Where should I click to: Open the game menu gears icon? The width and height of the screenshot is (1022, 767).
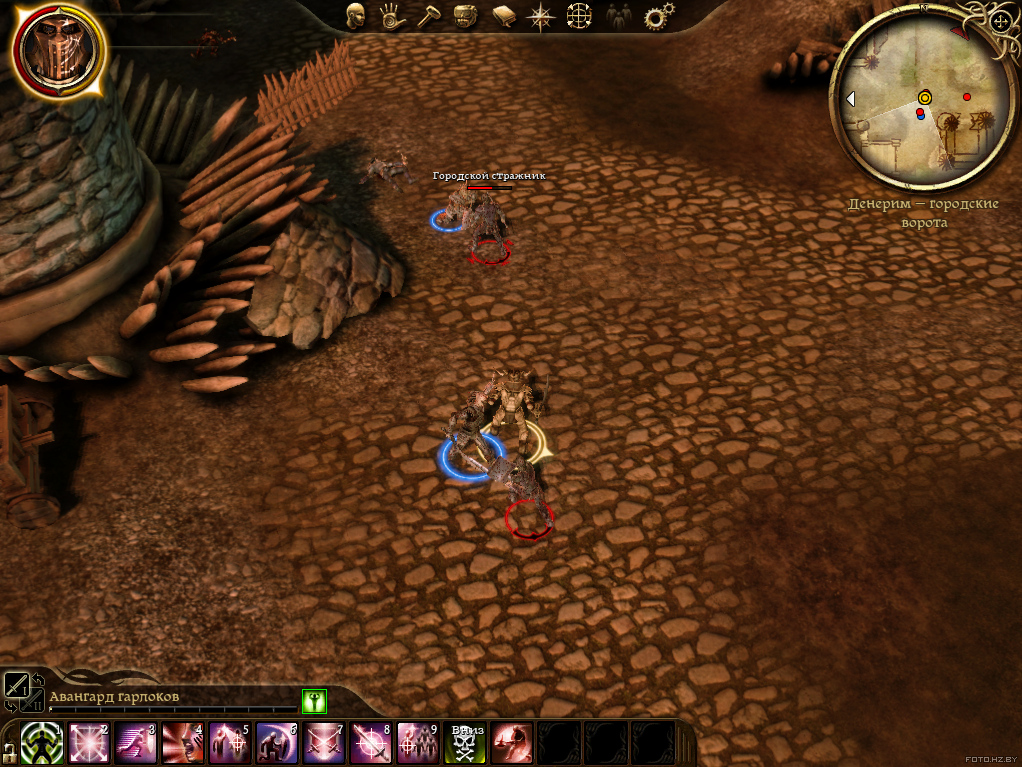pyautogui.click(x=657, y=15)
